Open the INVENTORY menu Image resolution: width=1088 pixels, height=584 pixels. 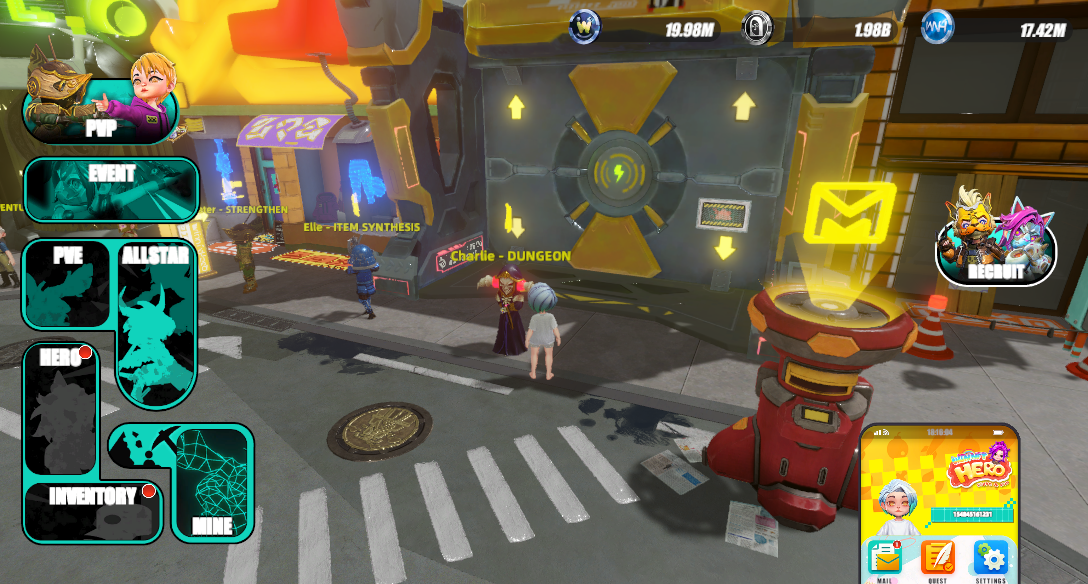tap(93, 510)
